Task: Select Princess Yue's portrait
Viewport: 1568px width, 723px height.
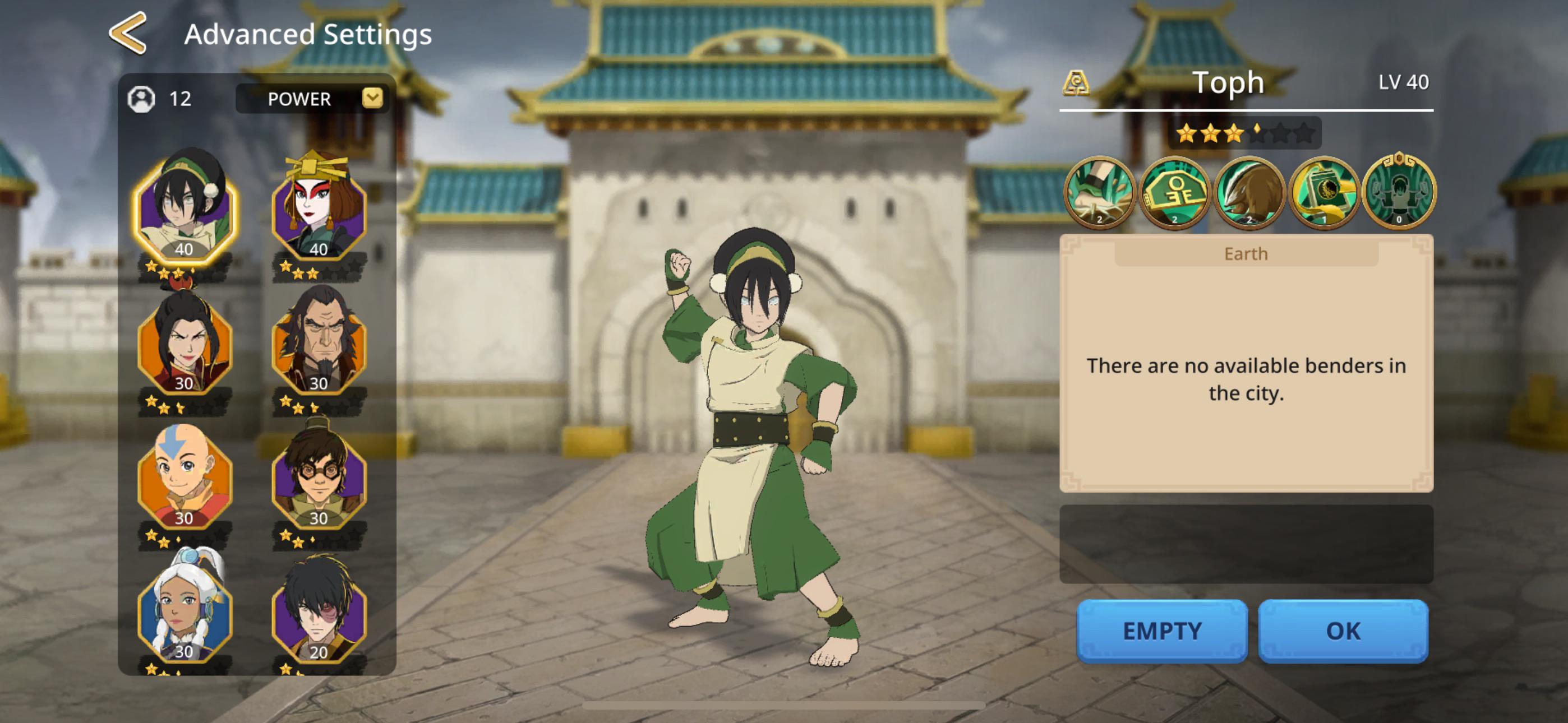Action: coord(184,611)
